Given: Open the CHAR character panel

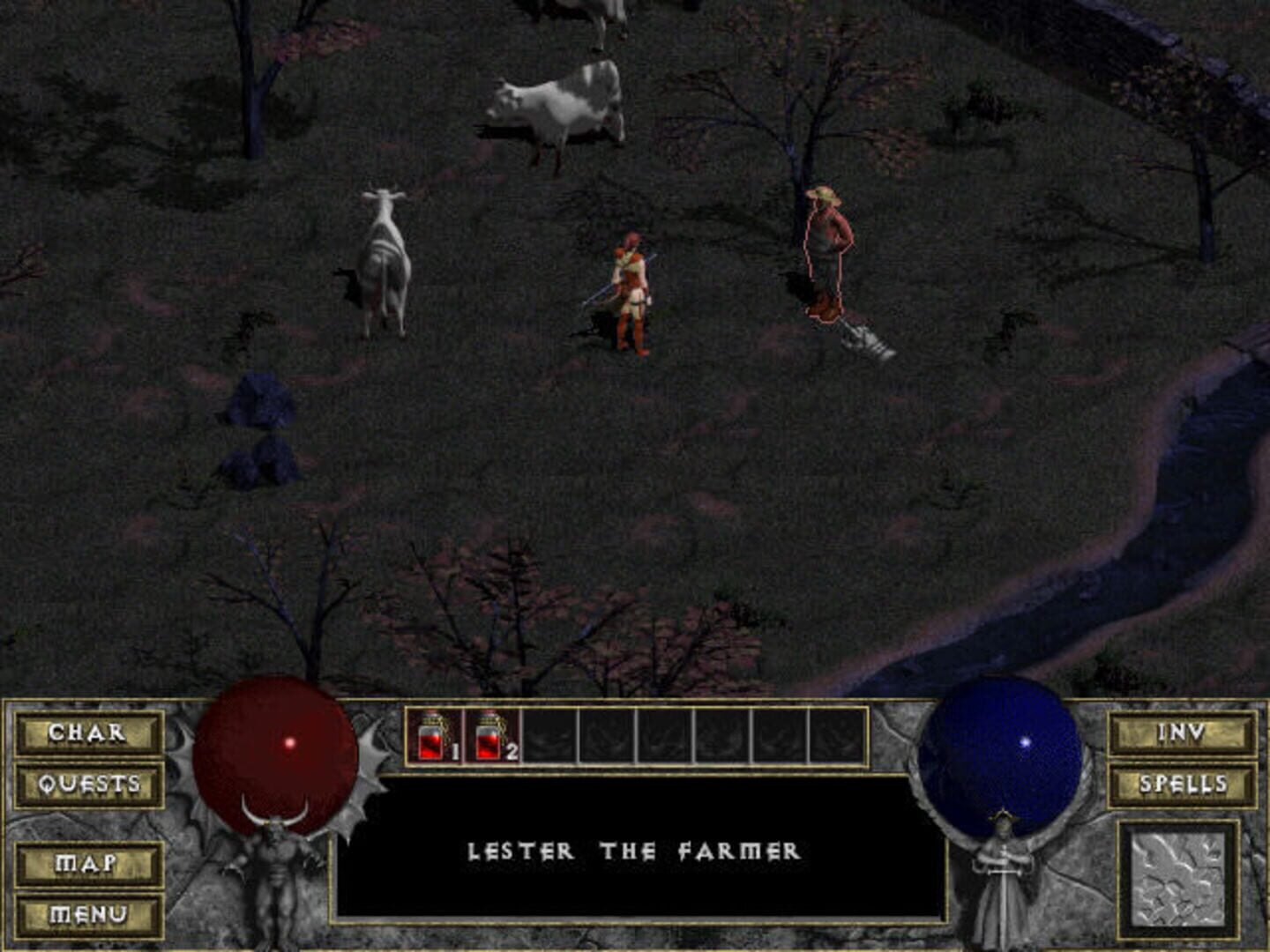Looking at the screenshot, I should click(86, 733).
